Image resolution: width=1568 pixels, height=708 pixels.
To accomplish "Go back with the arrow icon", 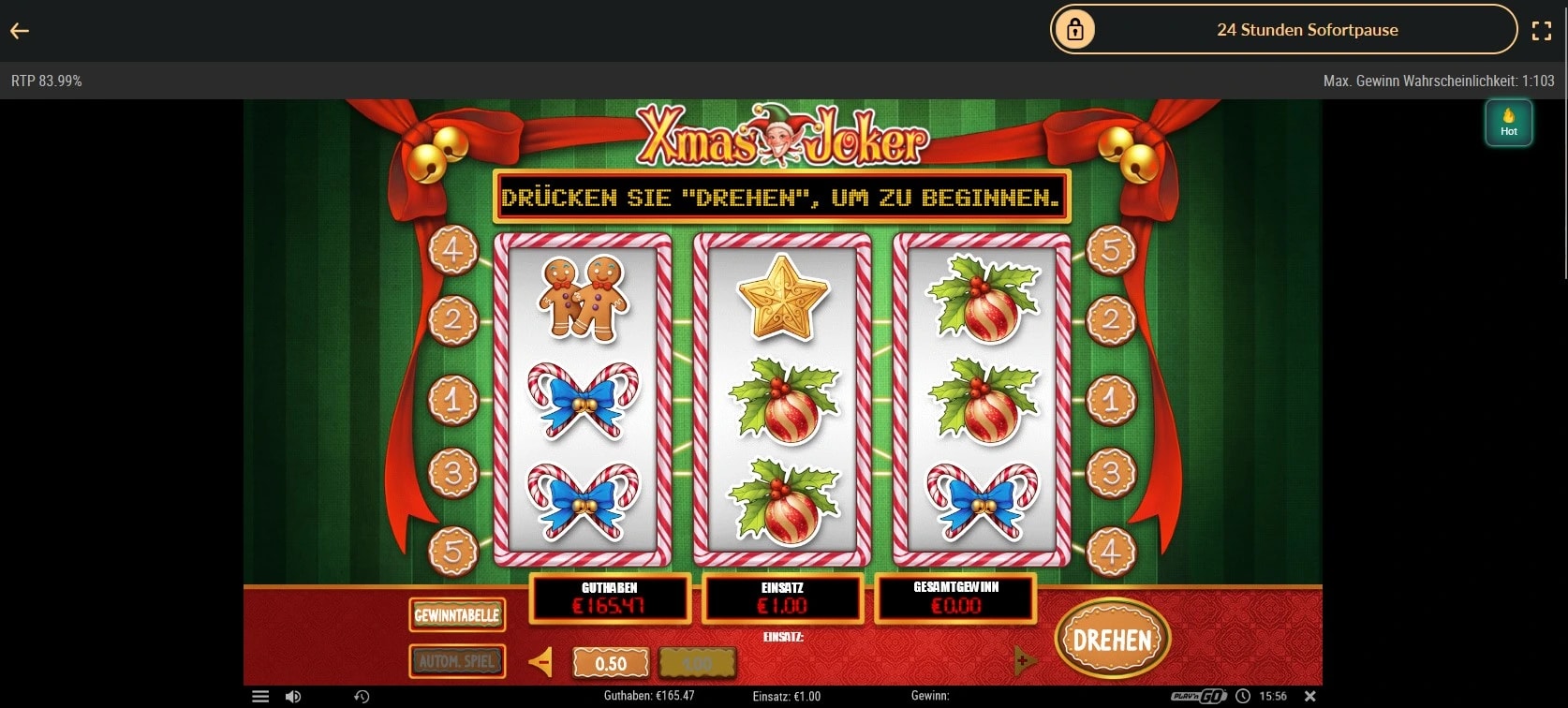I will click(20, 31).
